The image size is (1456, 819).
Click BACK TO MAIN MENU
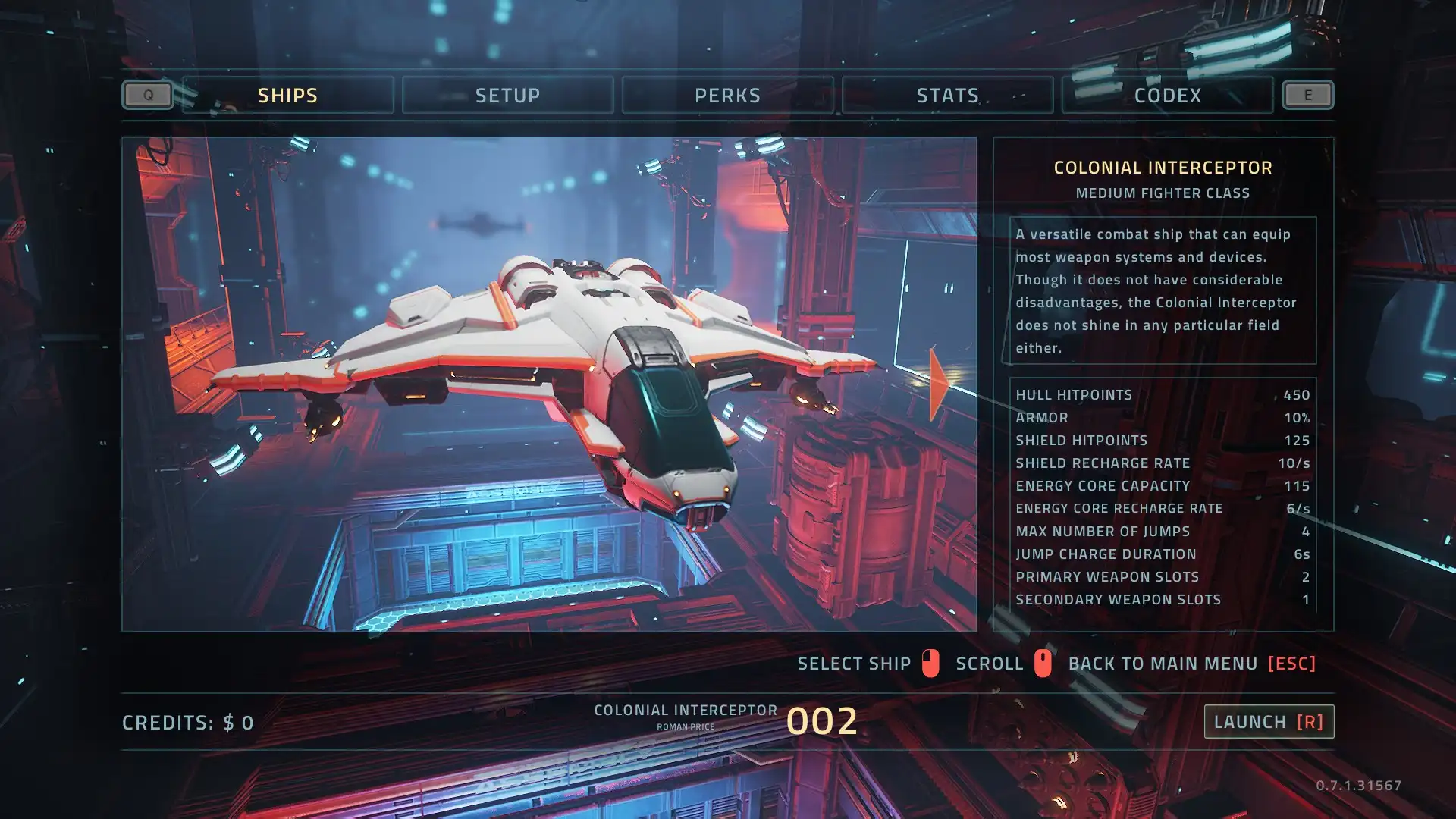pos(1163,663)
